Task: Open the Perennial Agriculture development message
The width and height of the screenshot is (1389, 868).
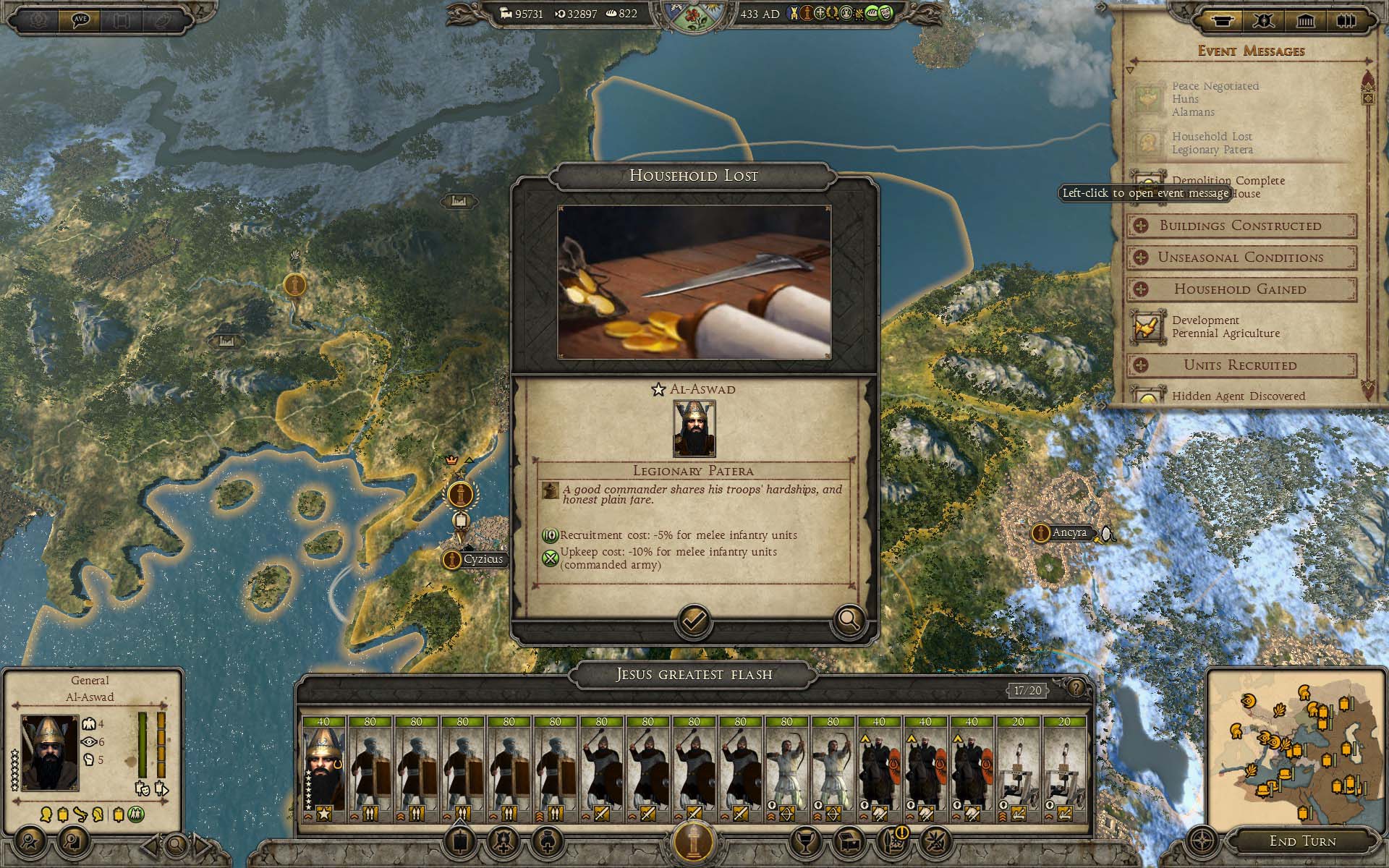Action: [1226, 327]
